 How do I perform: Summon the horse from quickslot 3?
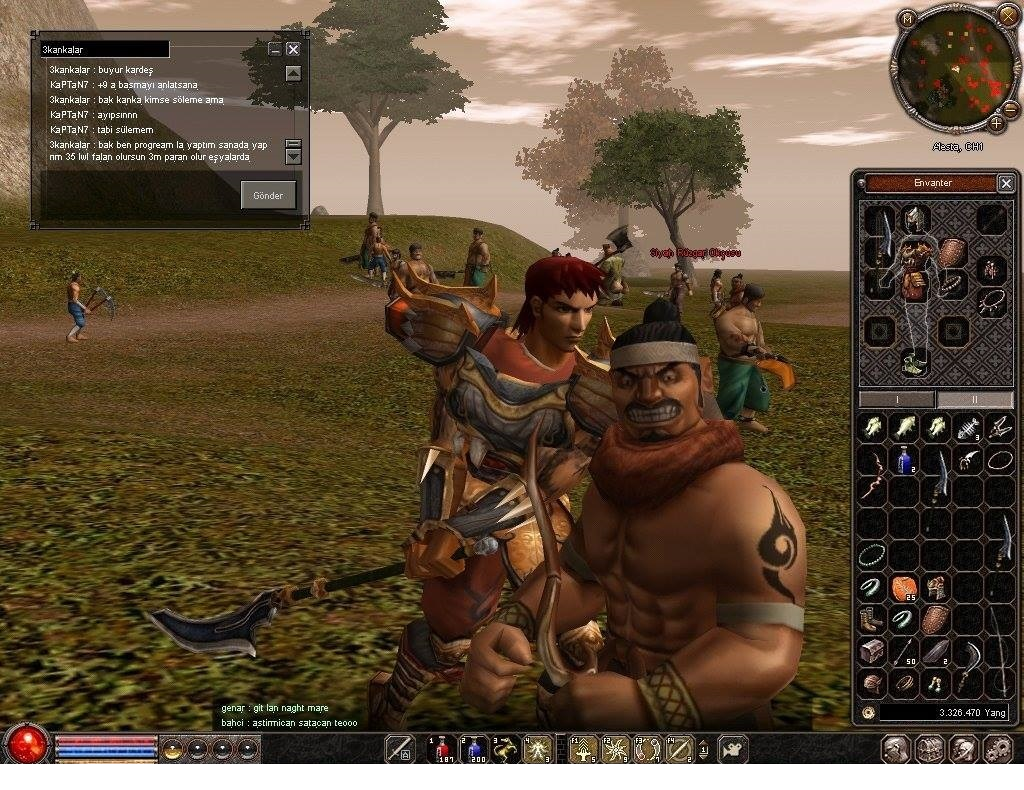(x=507, y=749)
